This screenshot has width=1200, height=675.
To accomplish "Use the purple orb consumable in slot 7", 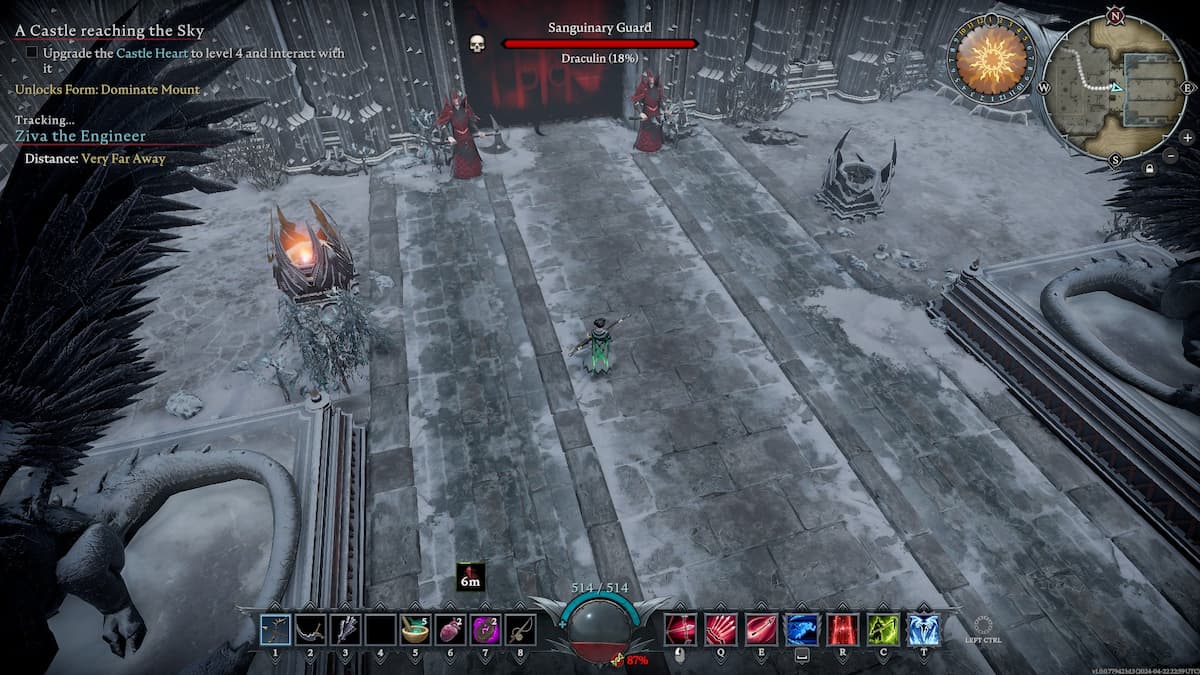I will [484, 629].
